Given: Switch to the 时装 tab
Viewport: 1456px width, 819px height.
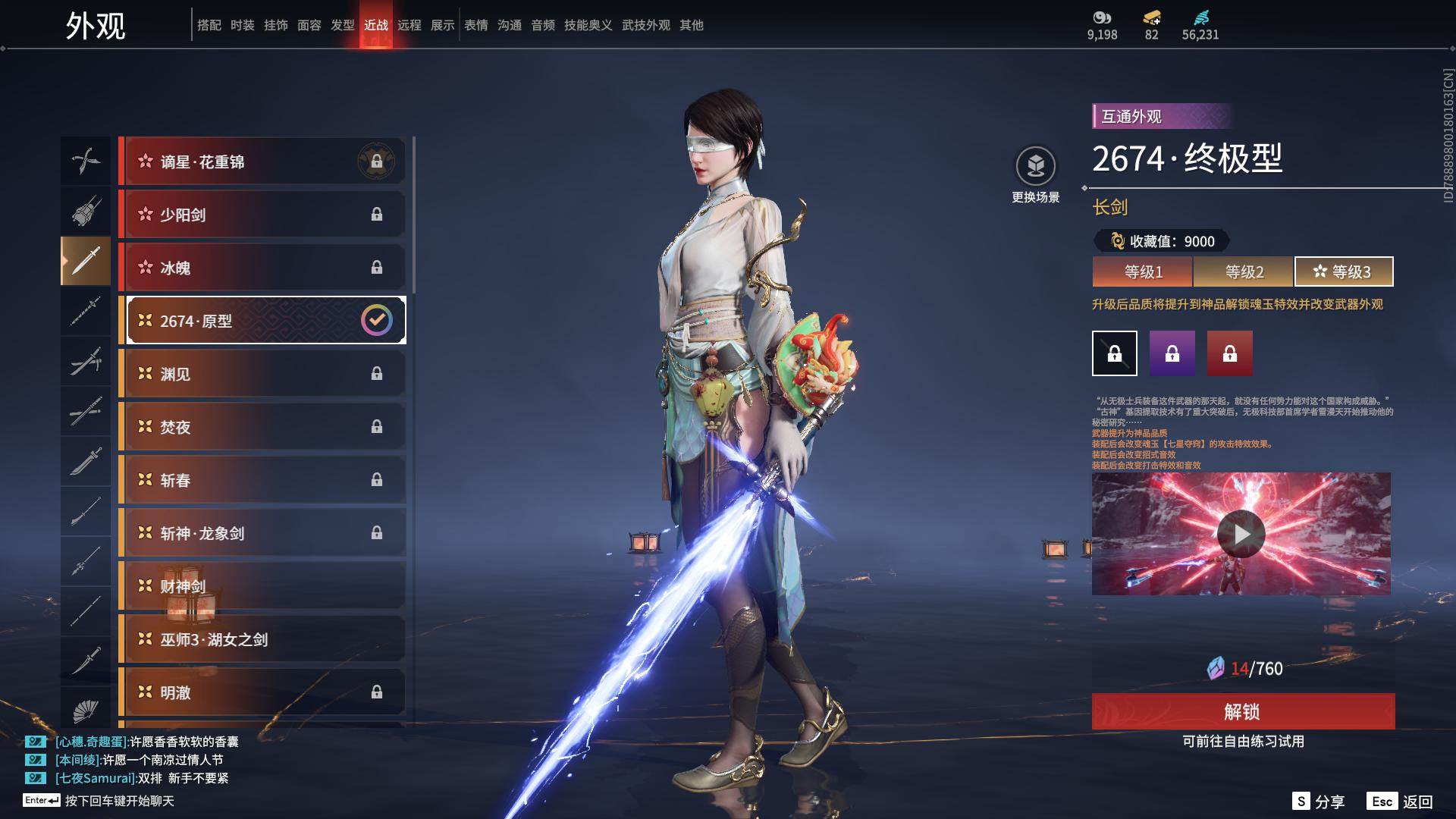Looking at the screenshot, I should pos(243,25).
